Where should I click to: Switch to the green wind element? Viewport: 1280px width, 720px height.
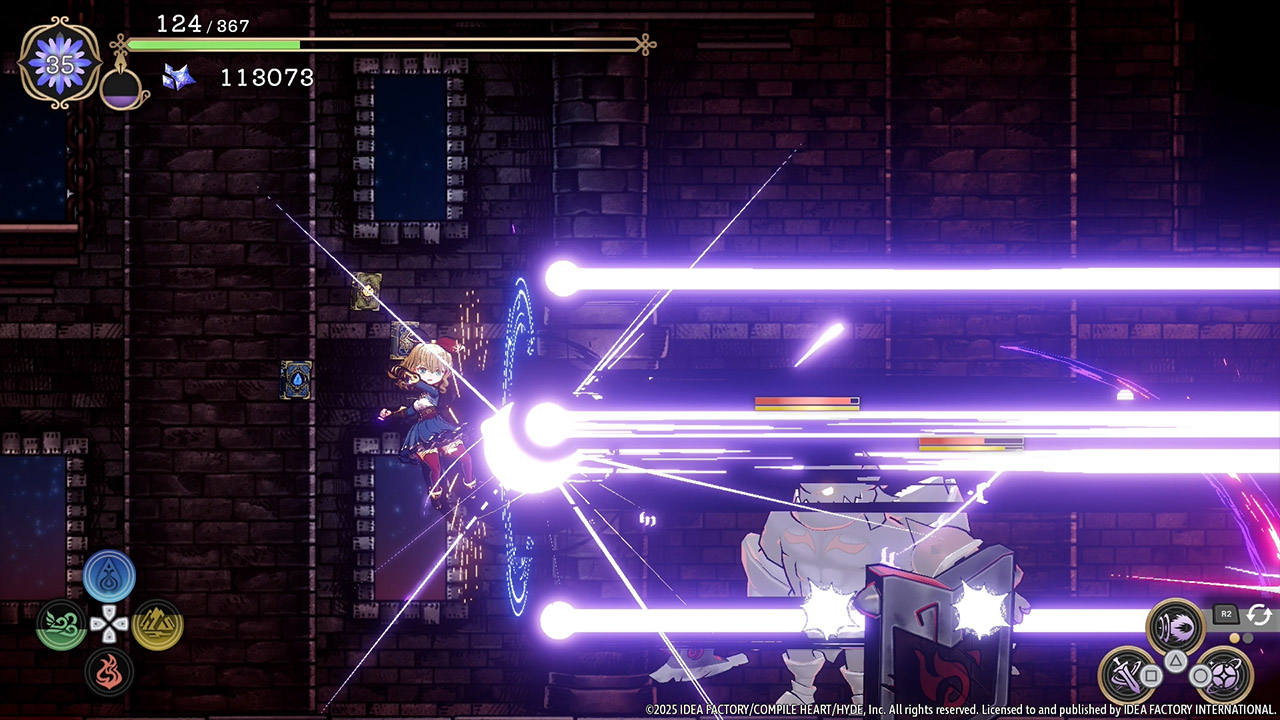click(61, 625)
